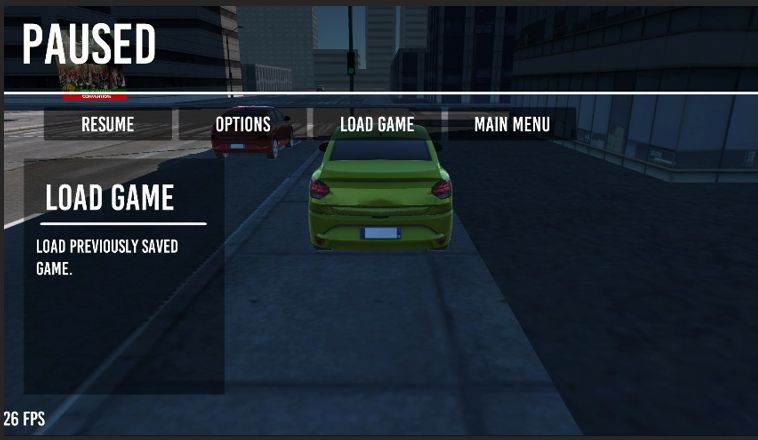Choose the Load Game button
This screenshot has width=758, height=440.
(377, 125)
